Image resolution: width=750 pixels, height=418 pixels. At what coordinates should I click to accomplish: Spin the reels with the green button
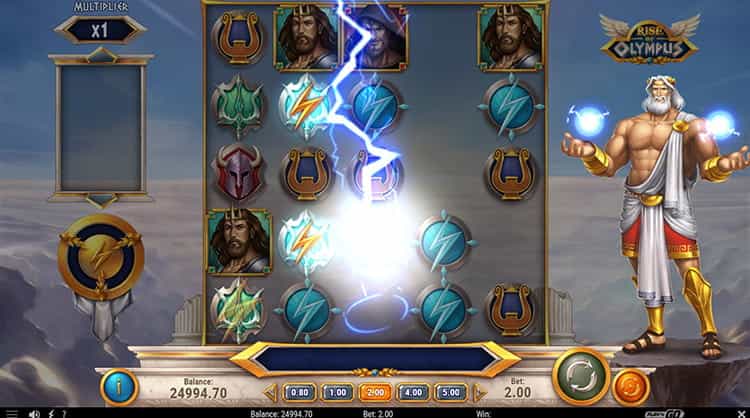pos(581,375)
